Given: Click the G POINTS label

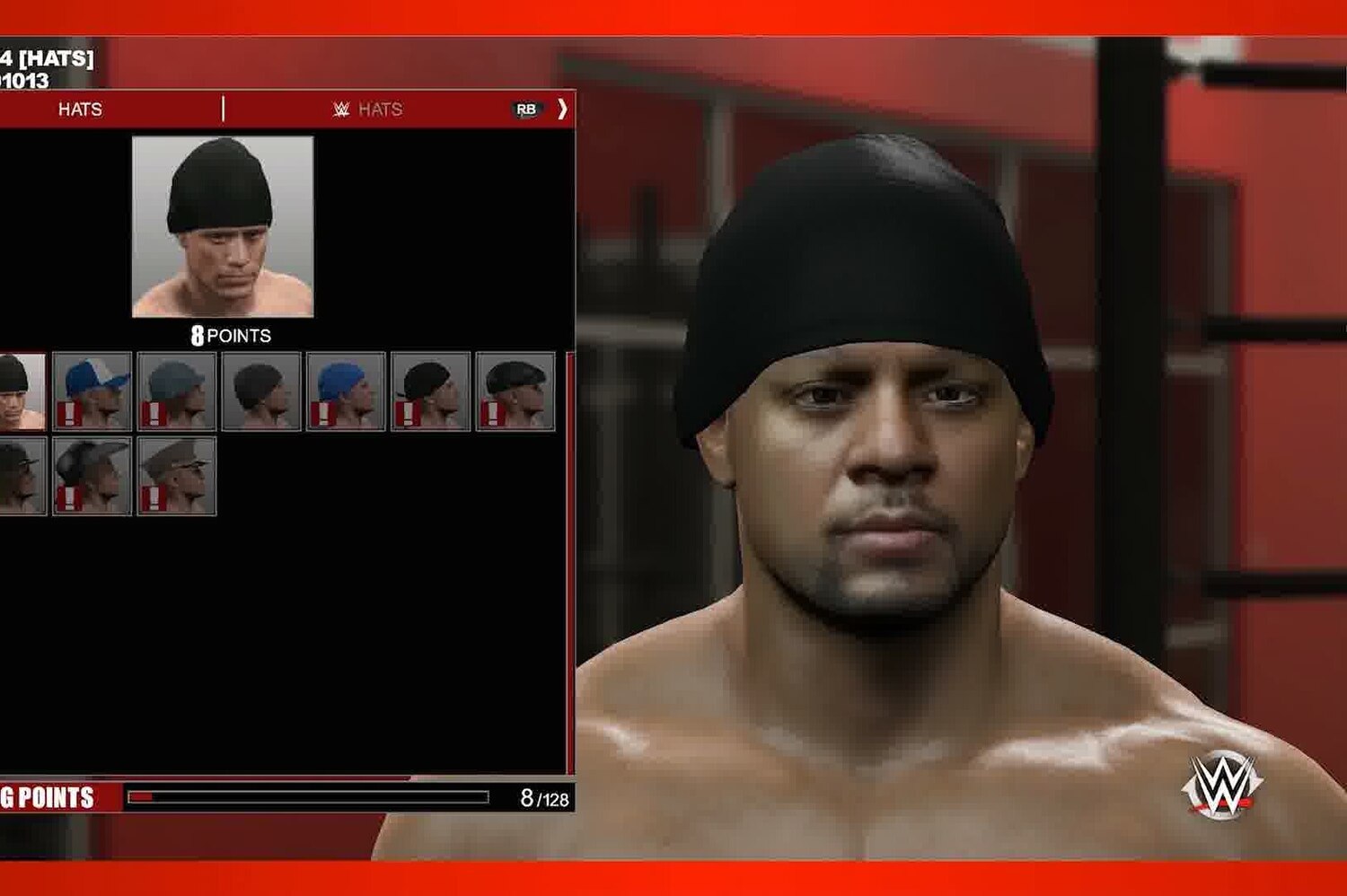Looking at the screenshot, I should [x=49, y=794].
